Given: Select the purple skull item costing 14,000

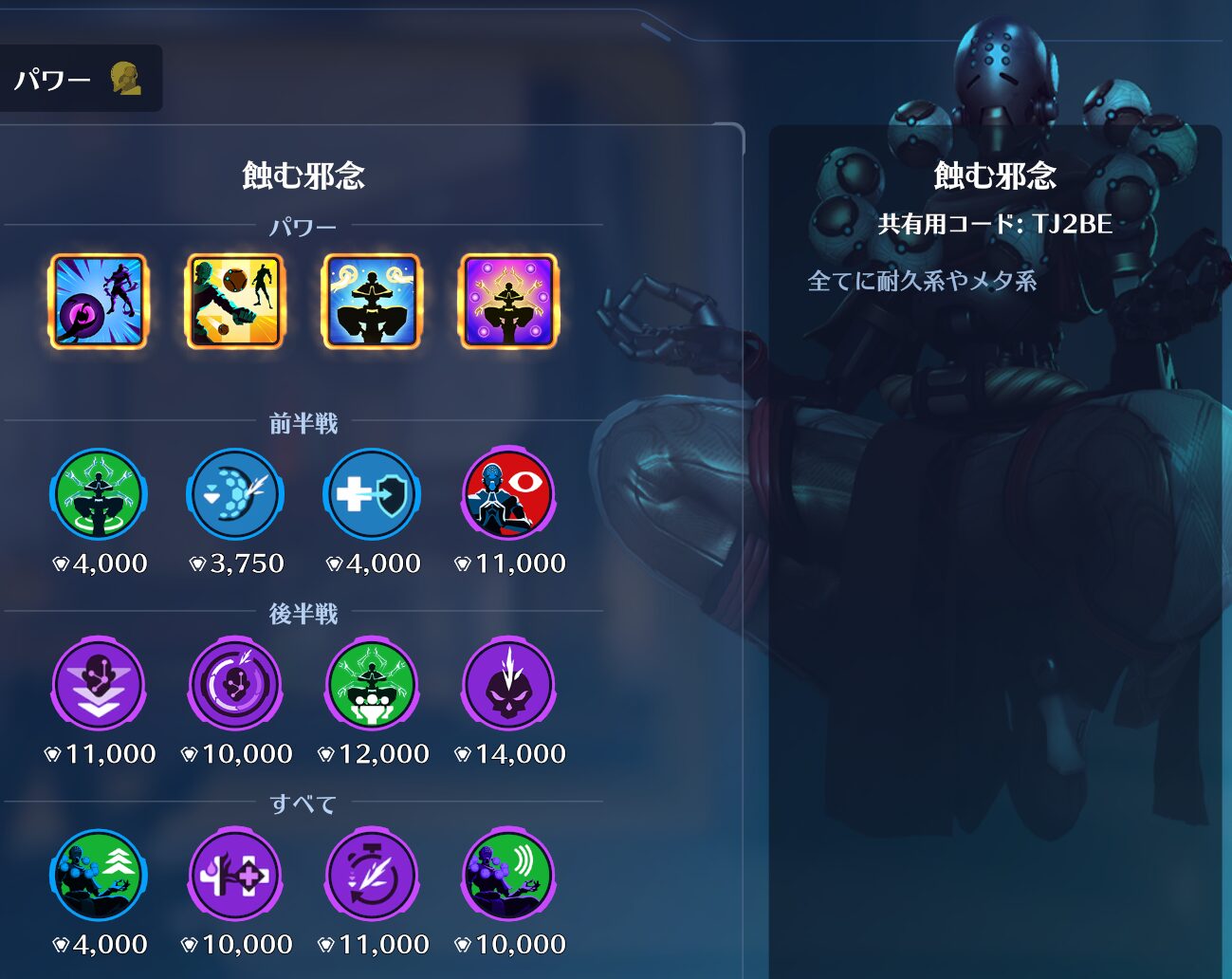Looking at the screenshot, I should tap(508, 685).
